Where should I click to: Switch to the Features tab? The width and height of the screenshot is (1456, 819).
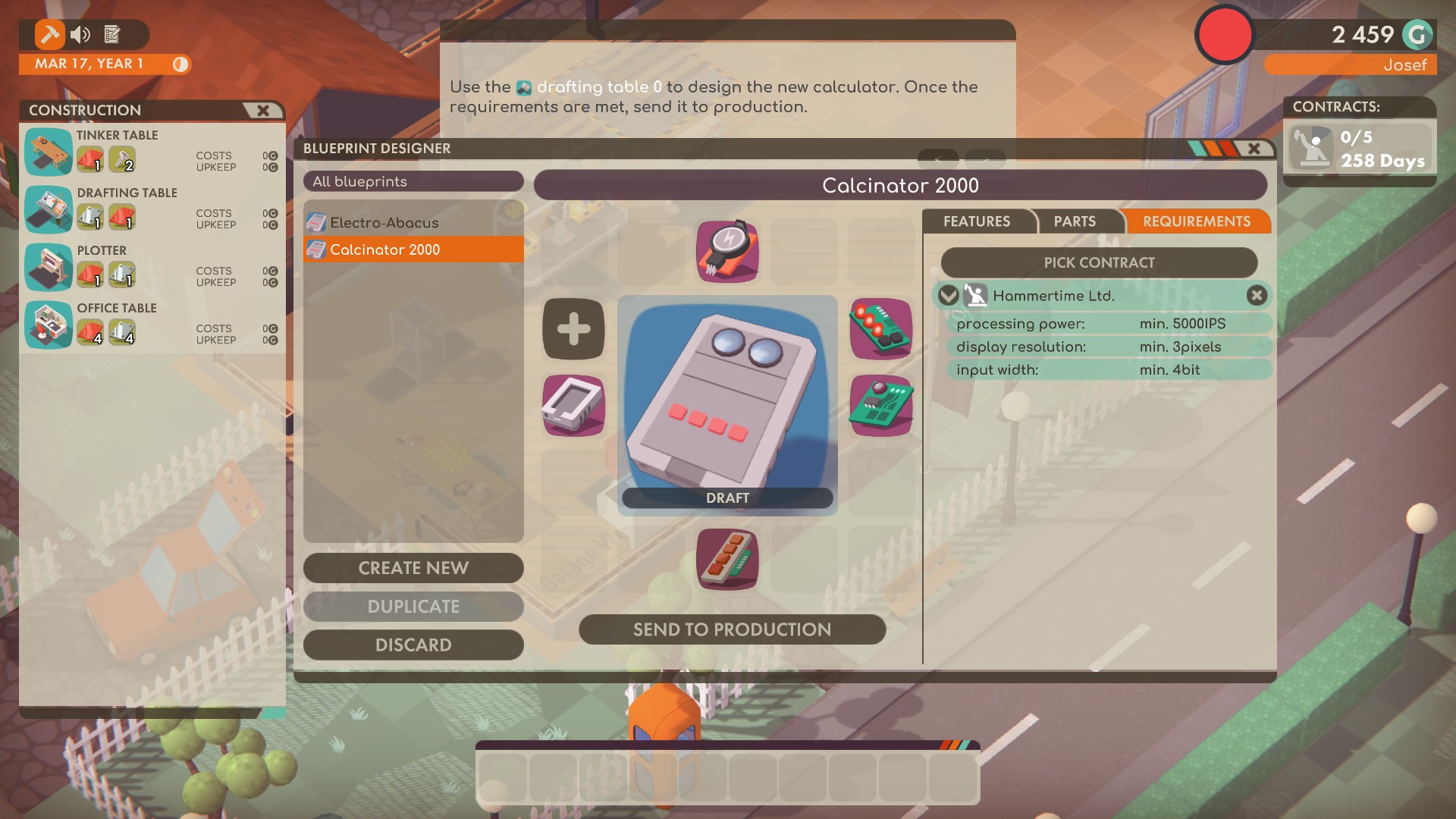coord(977,221)
